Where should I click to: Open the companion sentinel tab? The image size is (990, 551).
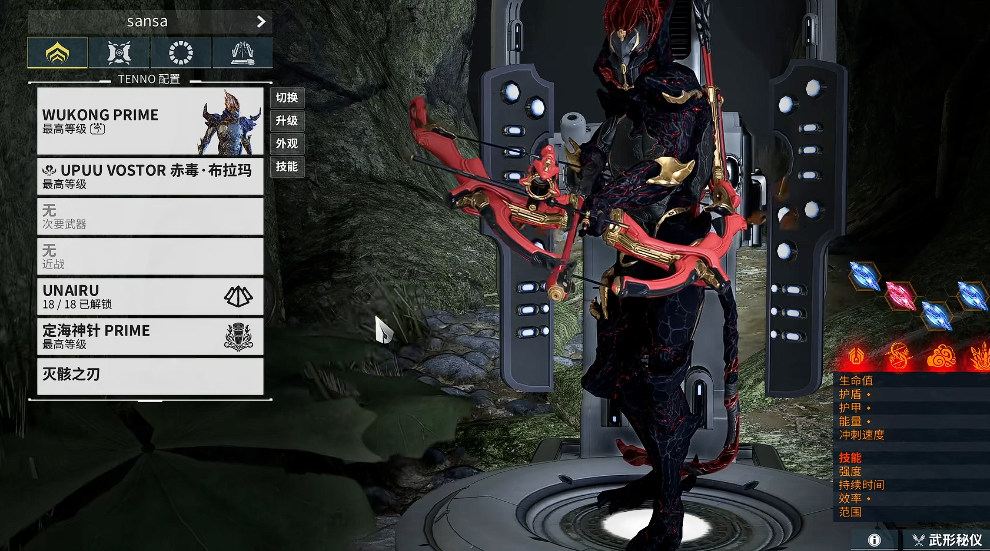point(119,53)
